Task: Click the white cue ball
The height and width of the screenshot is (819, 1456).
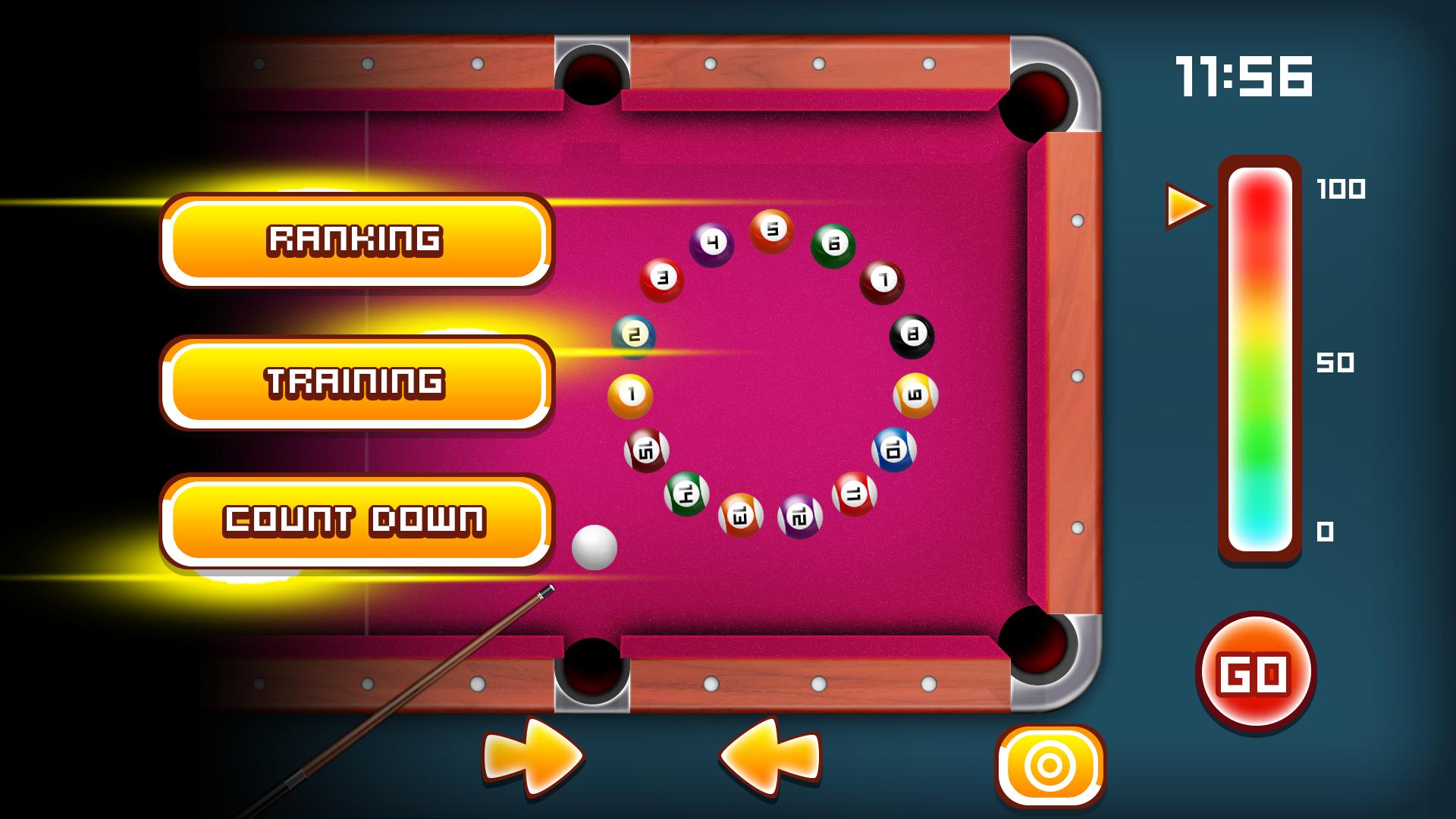Action: point(595,546)
